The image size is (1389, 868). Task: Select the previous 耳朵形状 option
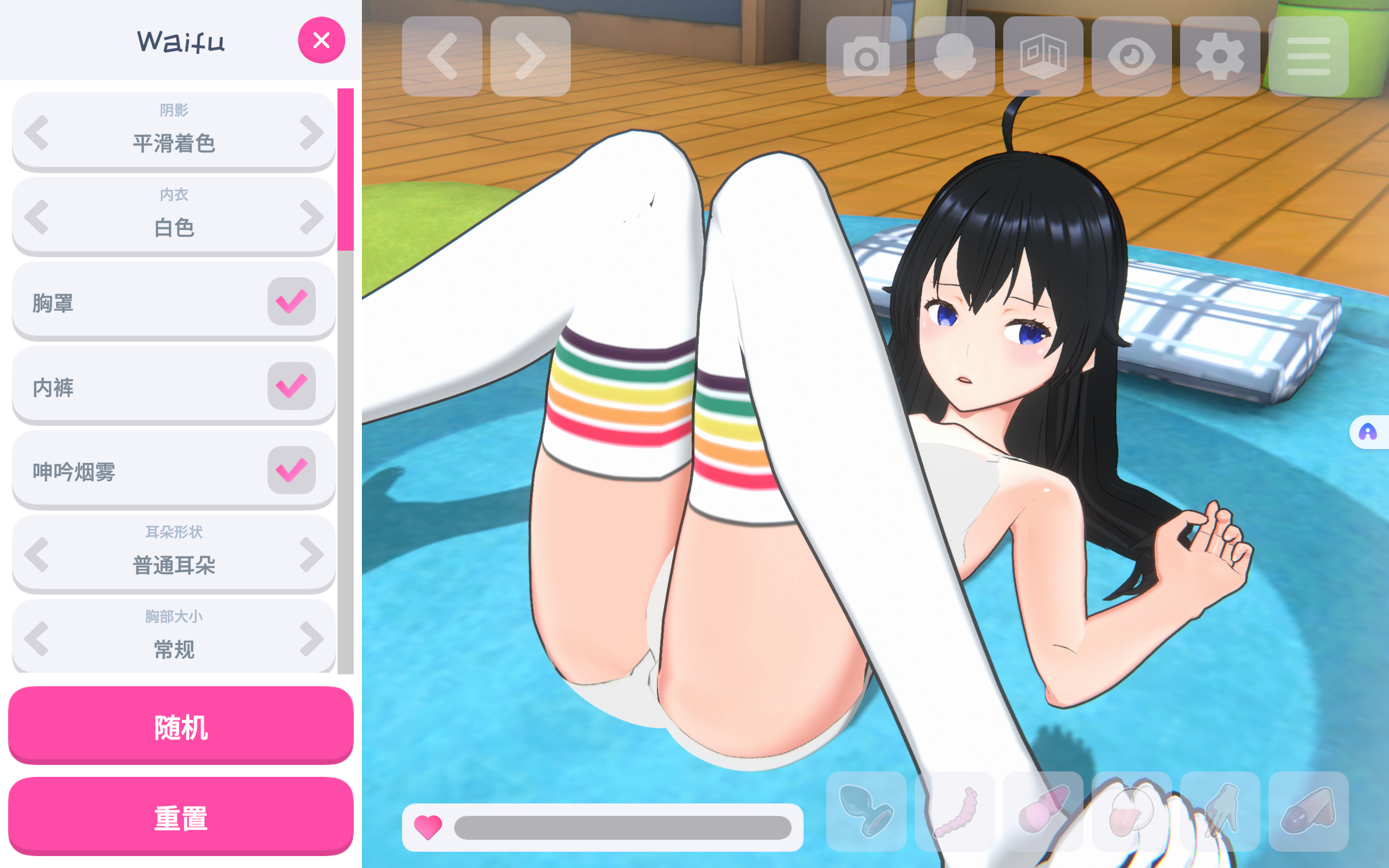point(37,554)
